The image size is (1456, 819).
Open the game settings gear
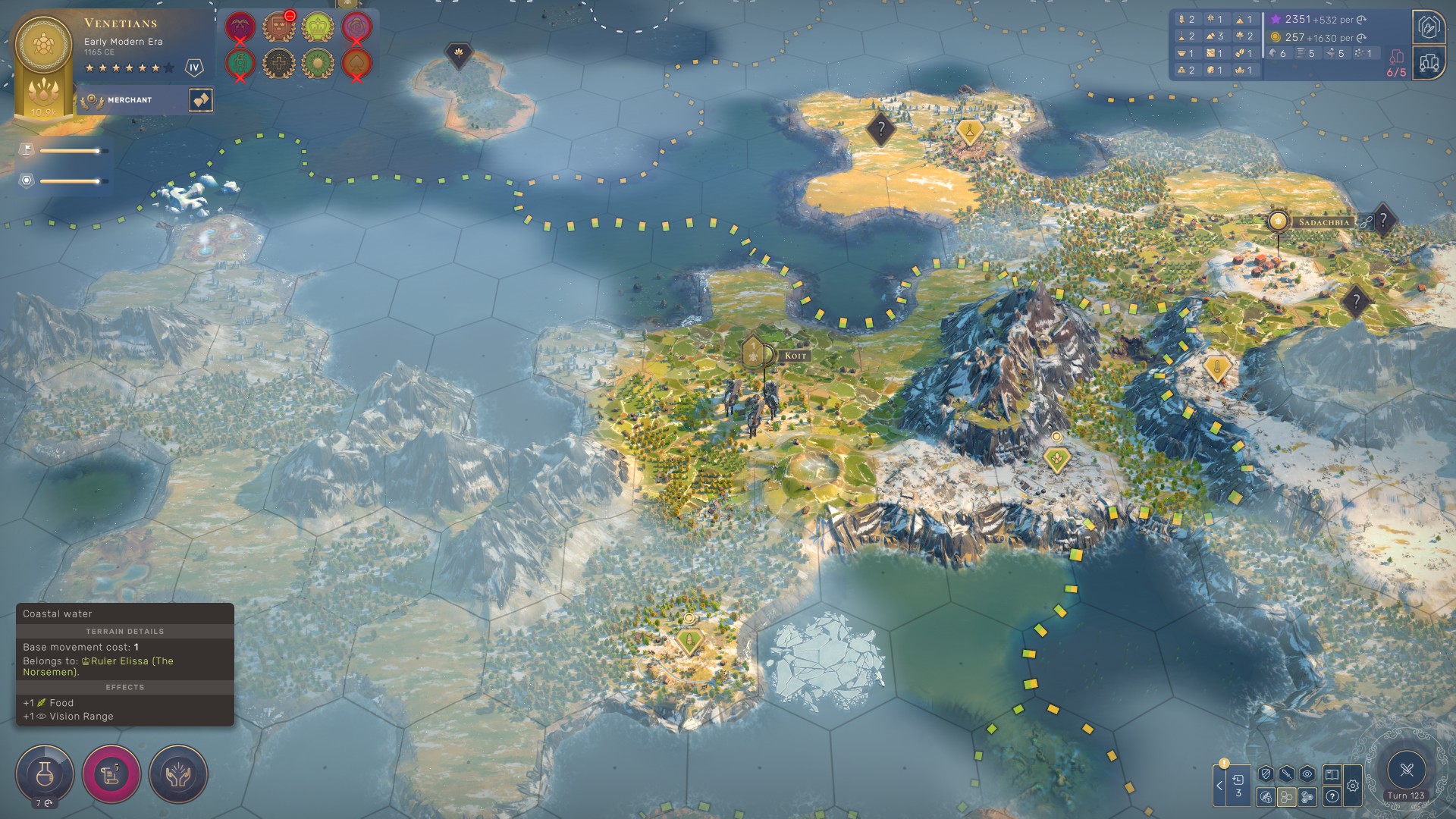tap(1353, 786)
